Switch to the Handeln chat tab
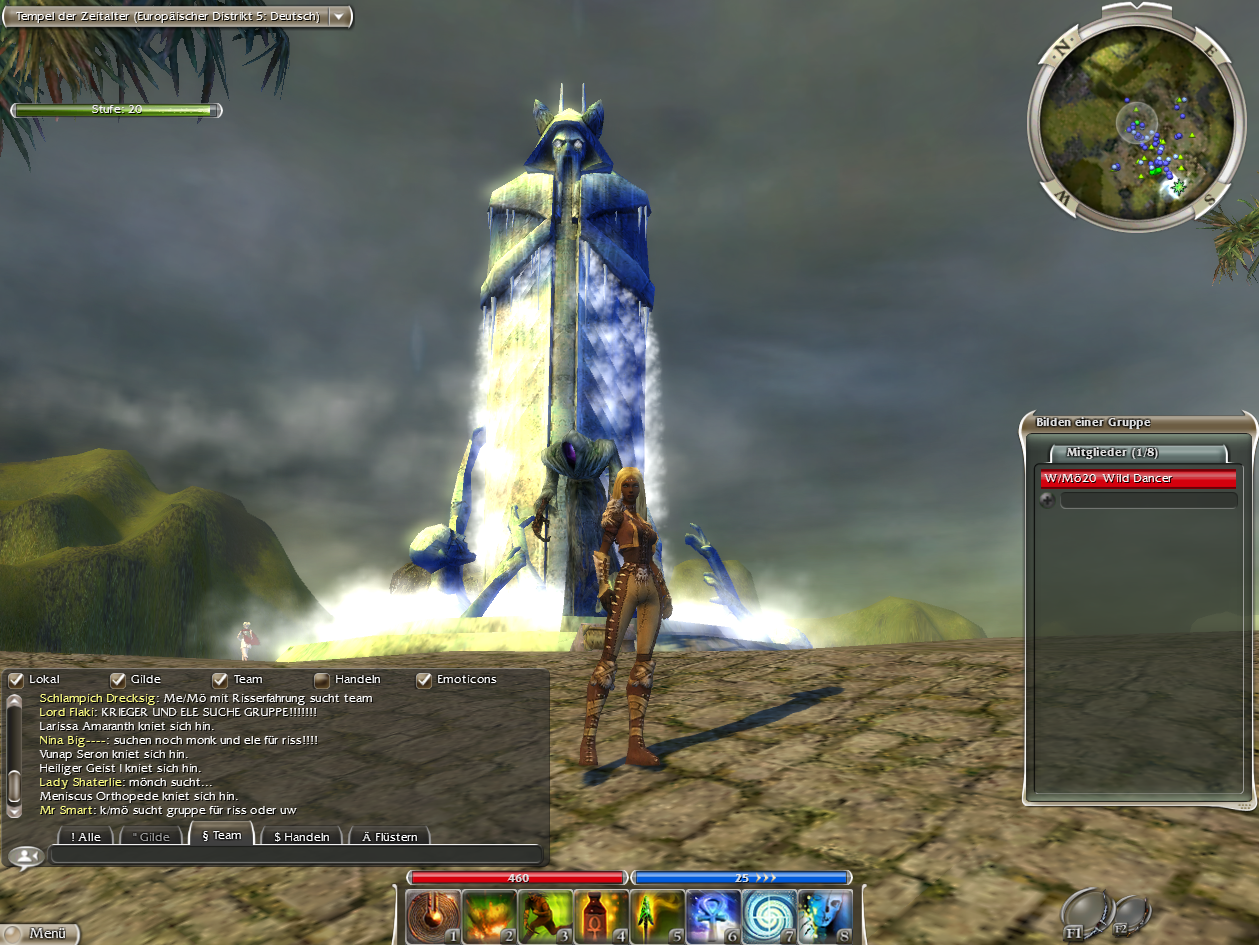Viewport: 1259px width, 945px height. coord(301,836)
